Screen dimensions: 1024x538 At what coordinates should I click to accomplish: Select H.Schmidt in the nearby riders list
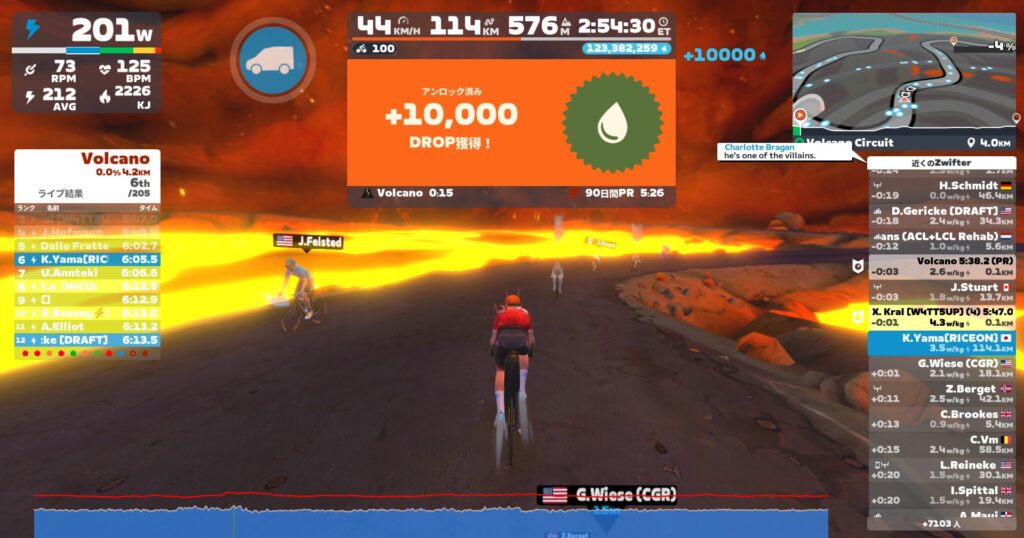click(x=940, y=190)
